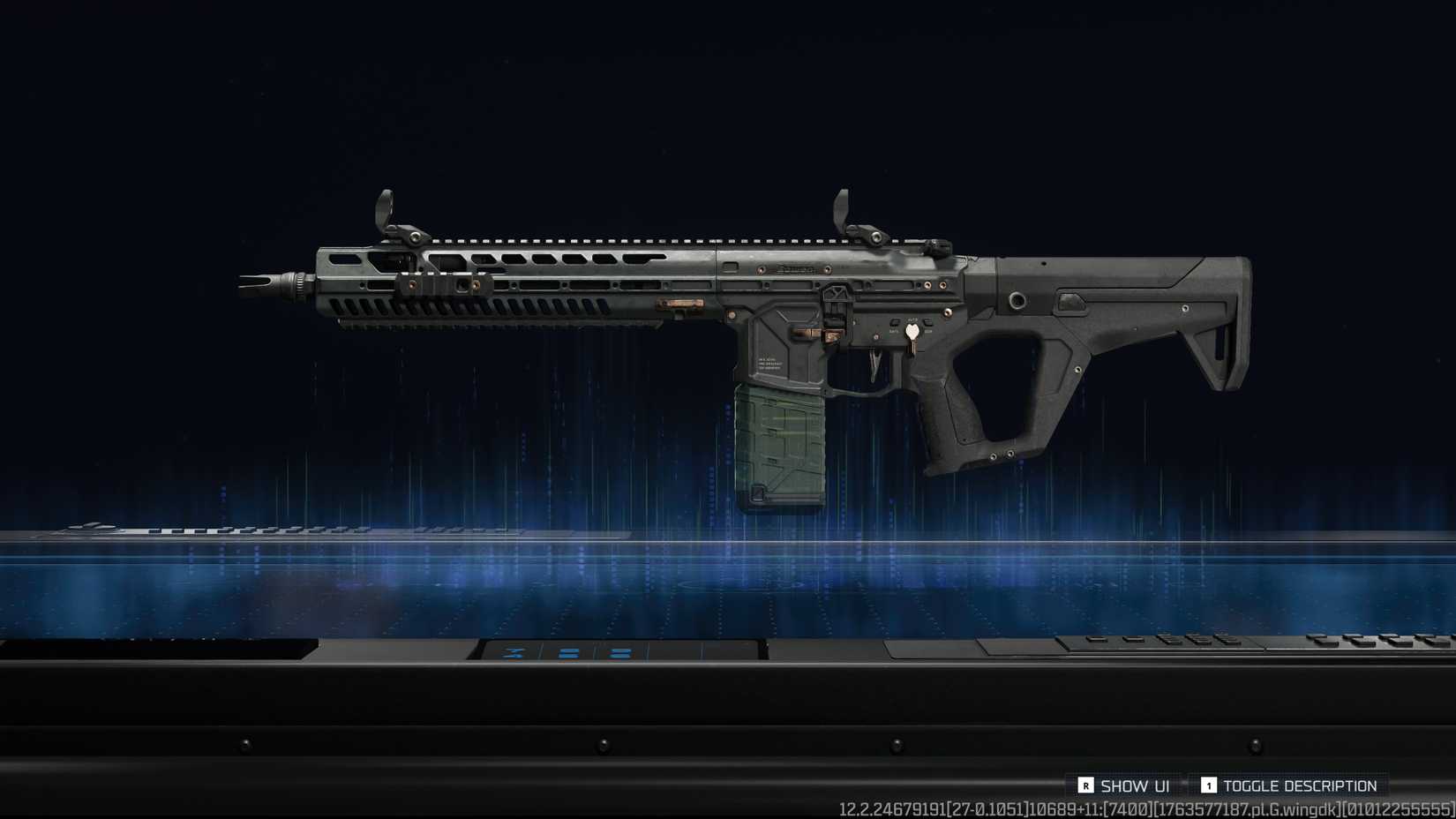Click the R keybind badge icon
Viewport: 1456px width, 819px height.
click(x=1087, y=785)
